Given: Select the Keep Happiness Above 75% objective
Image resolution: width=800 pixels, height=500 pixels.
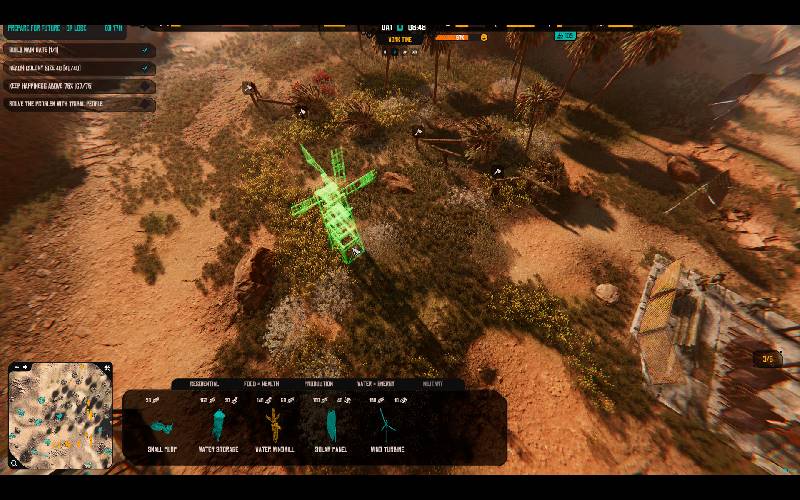Looking at the screenshot, I should pos(75,86).
